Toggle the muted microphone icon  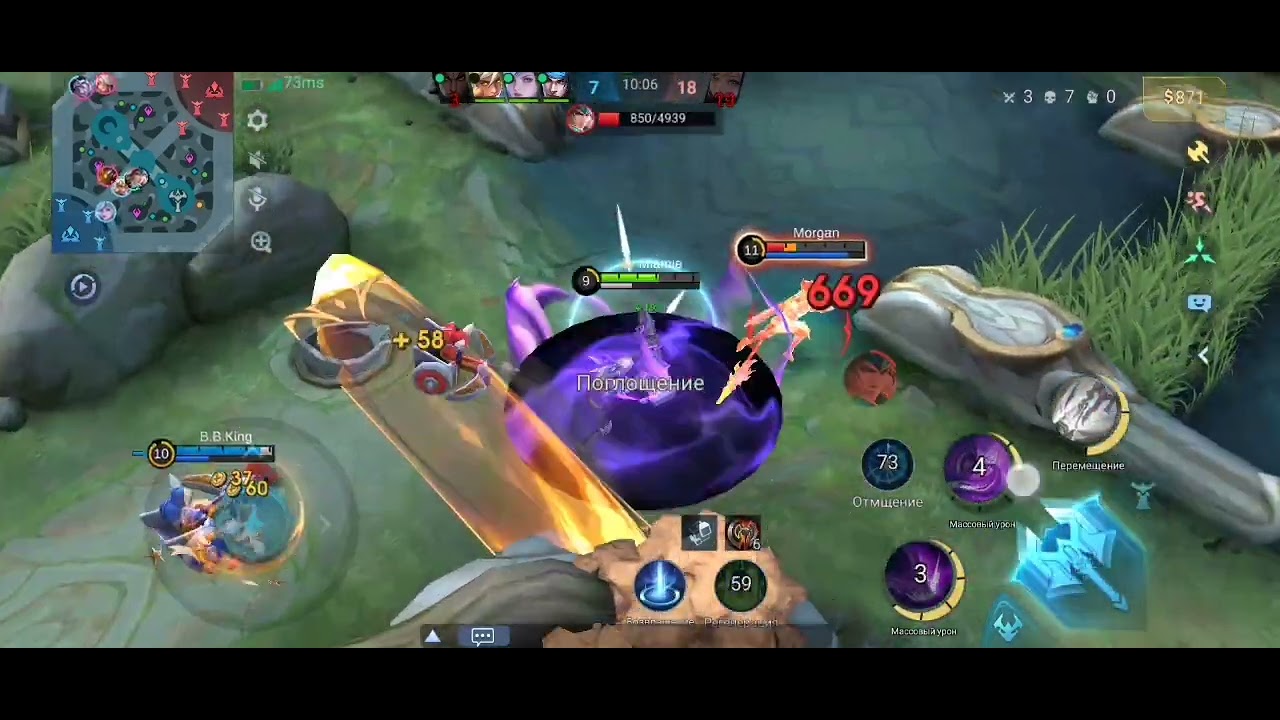click(x=257, y=199)
